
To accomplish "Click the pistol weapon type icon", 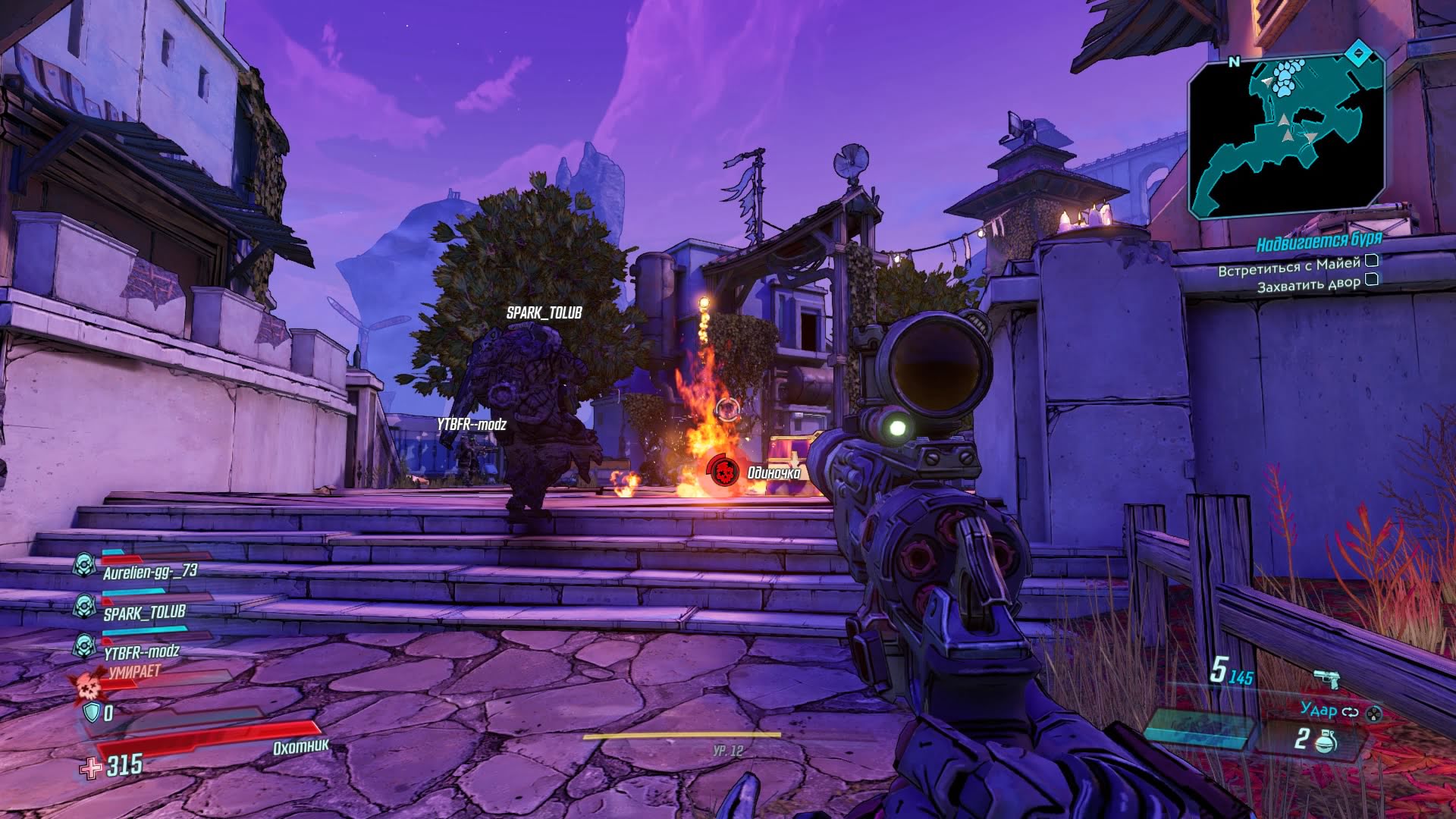I will (x=1326, y=677).
